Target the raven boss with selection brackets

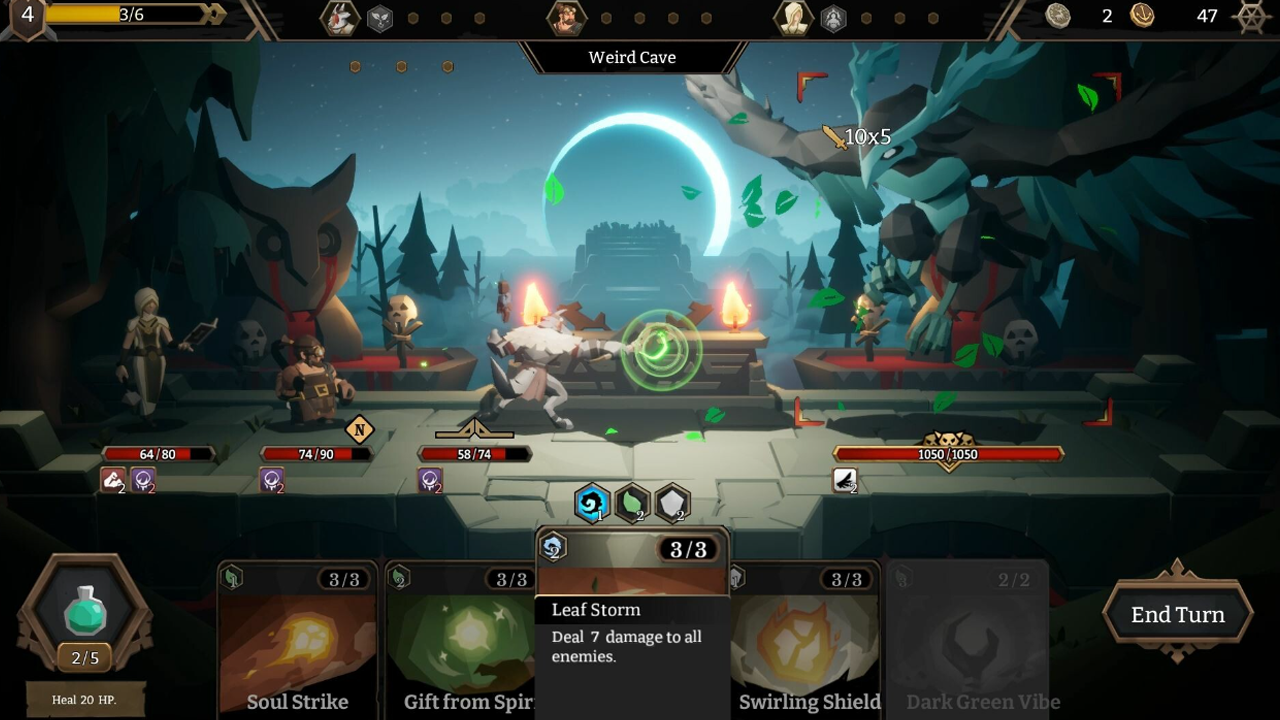coord(955,250)
